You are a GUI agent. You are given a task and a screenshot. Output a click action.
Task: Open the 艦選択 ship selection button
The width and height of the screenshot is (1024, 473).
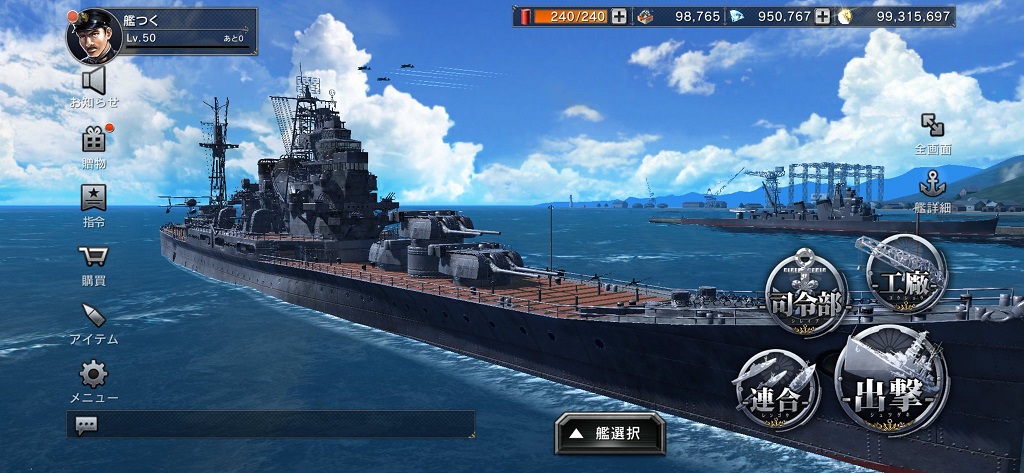pos(610,433)
